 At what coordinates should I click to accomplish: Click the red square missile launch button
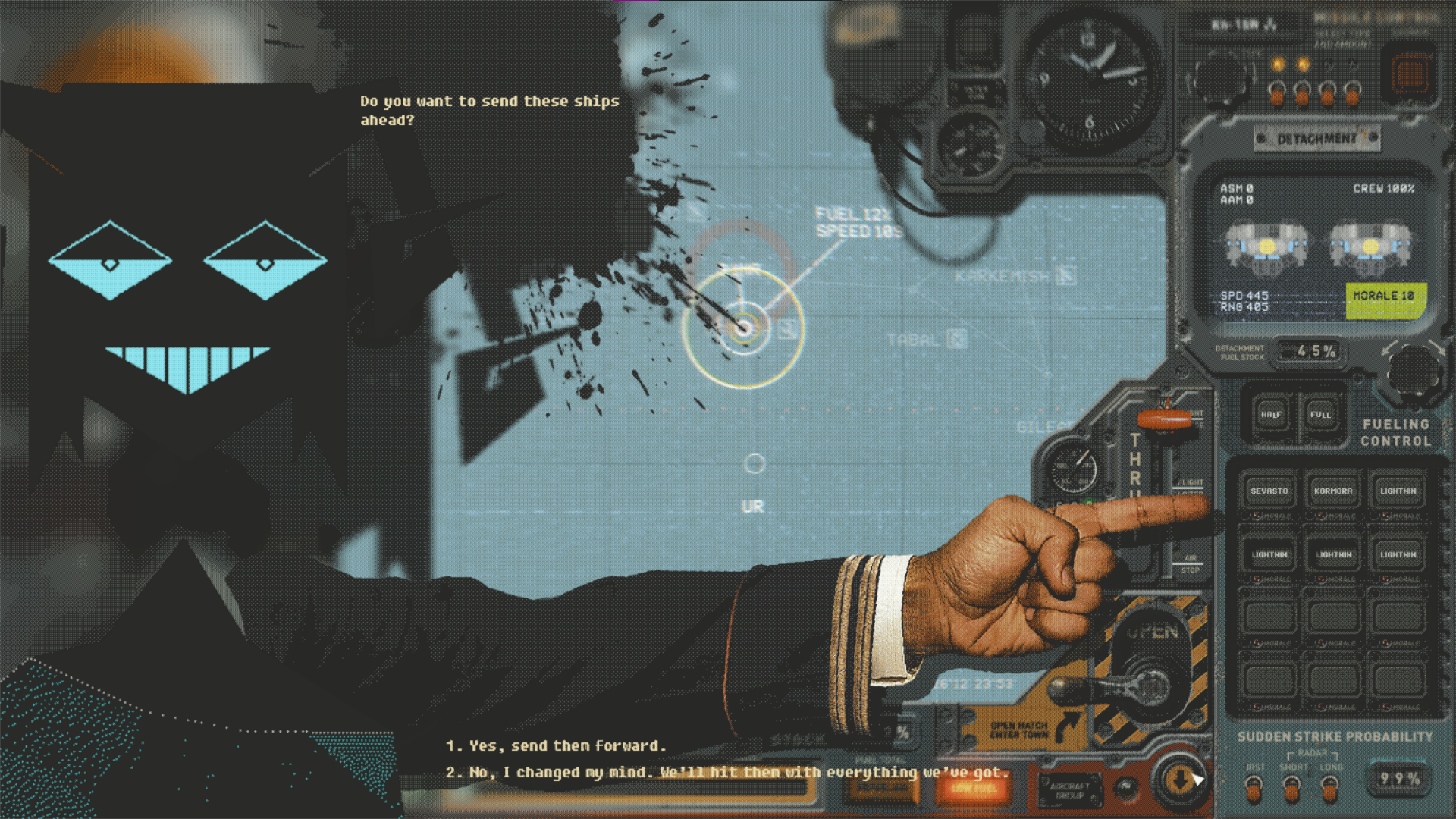point(1410,76)
